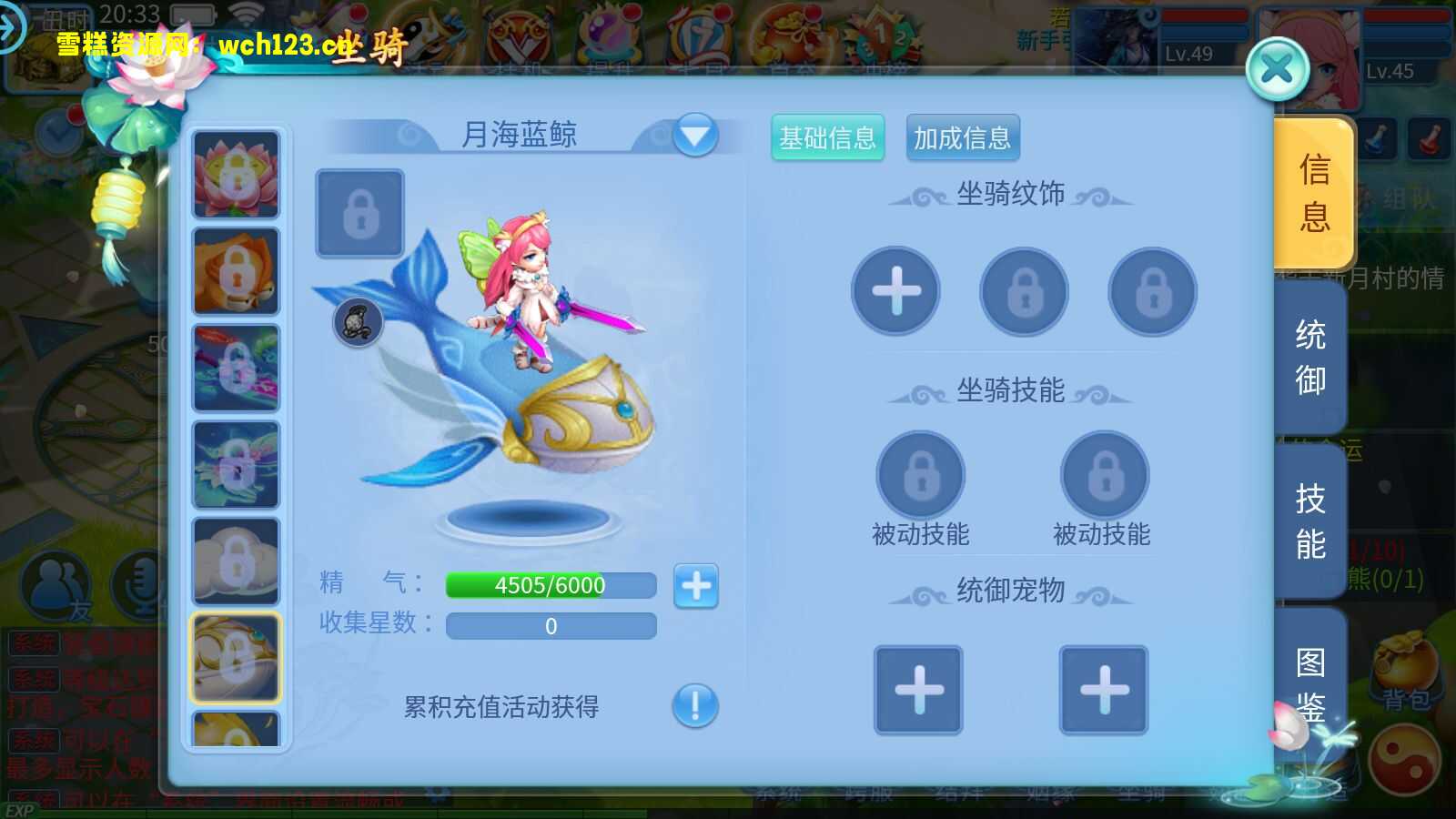Click the small gray emblem icon near the whale
This screenshot has height=819, width=1456.
point(357,323)
